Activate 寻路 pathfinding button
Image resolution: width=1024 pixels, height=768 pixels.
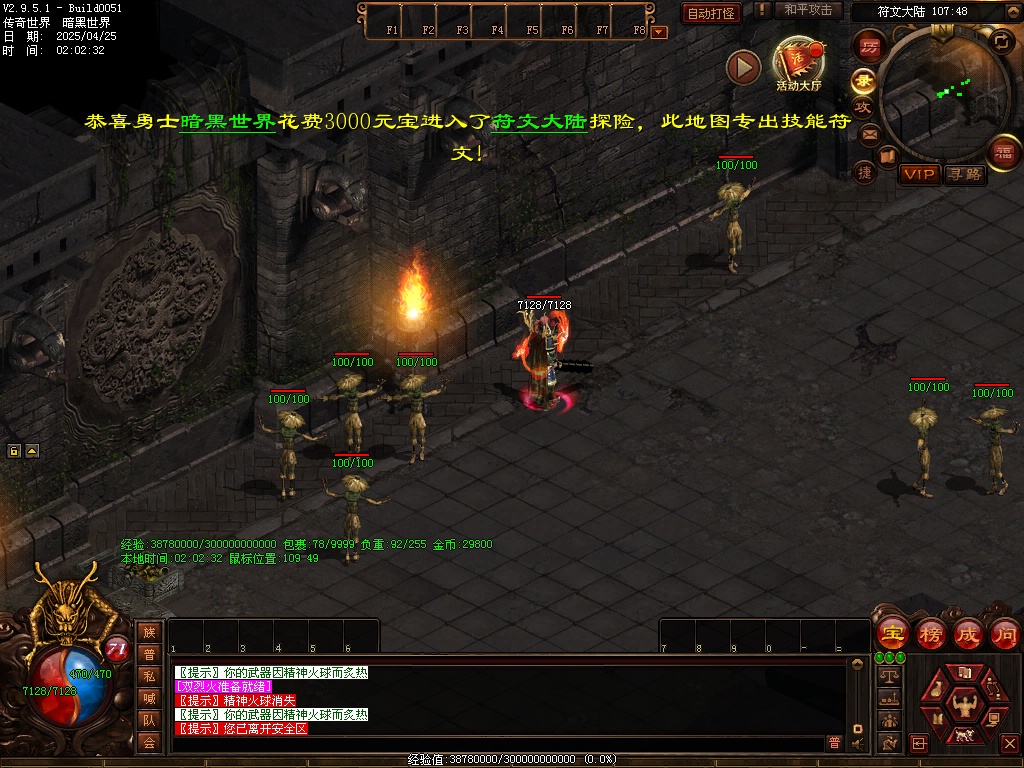pyautogui.click(x=965, y=174)
